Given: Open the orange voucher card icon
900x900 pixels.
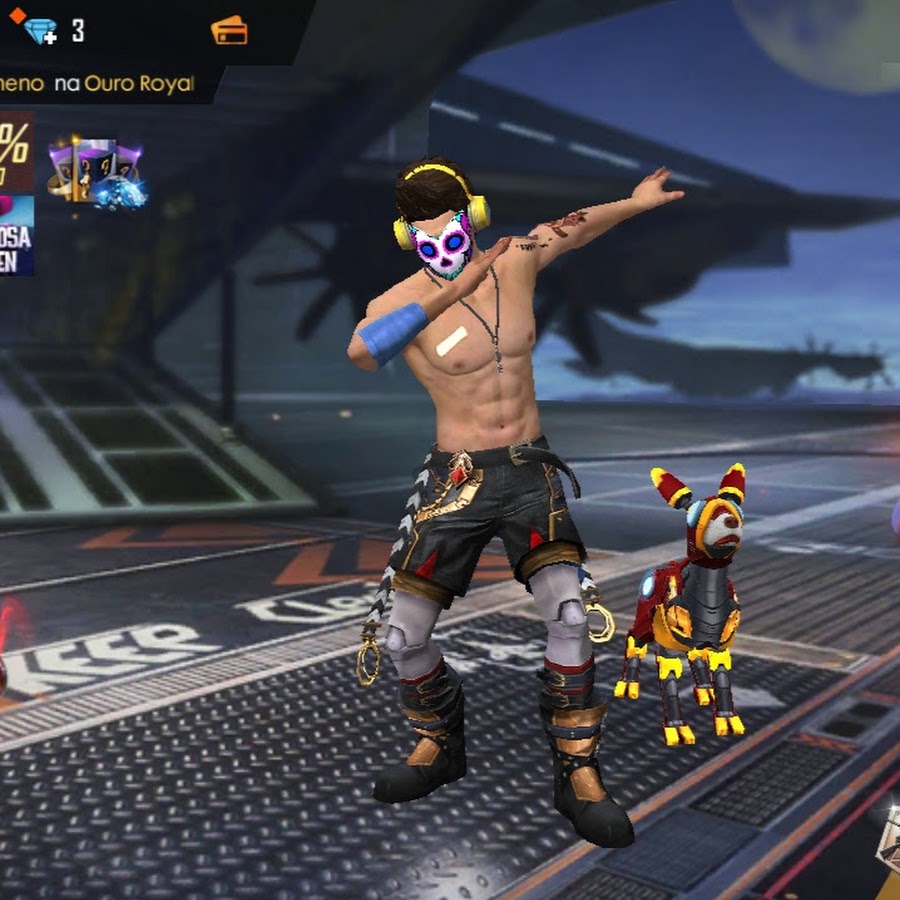Looking at the screenshot, I should pos(229,30).
